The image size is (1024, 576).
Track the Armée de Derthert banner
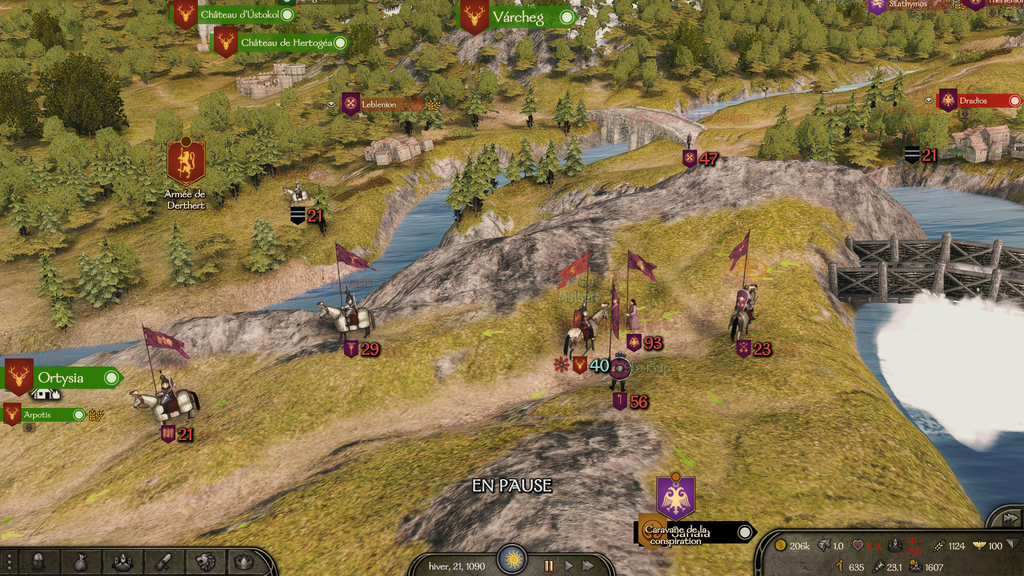point(185,160)
